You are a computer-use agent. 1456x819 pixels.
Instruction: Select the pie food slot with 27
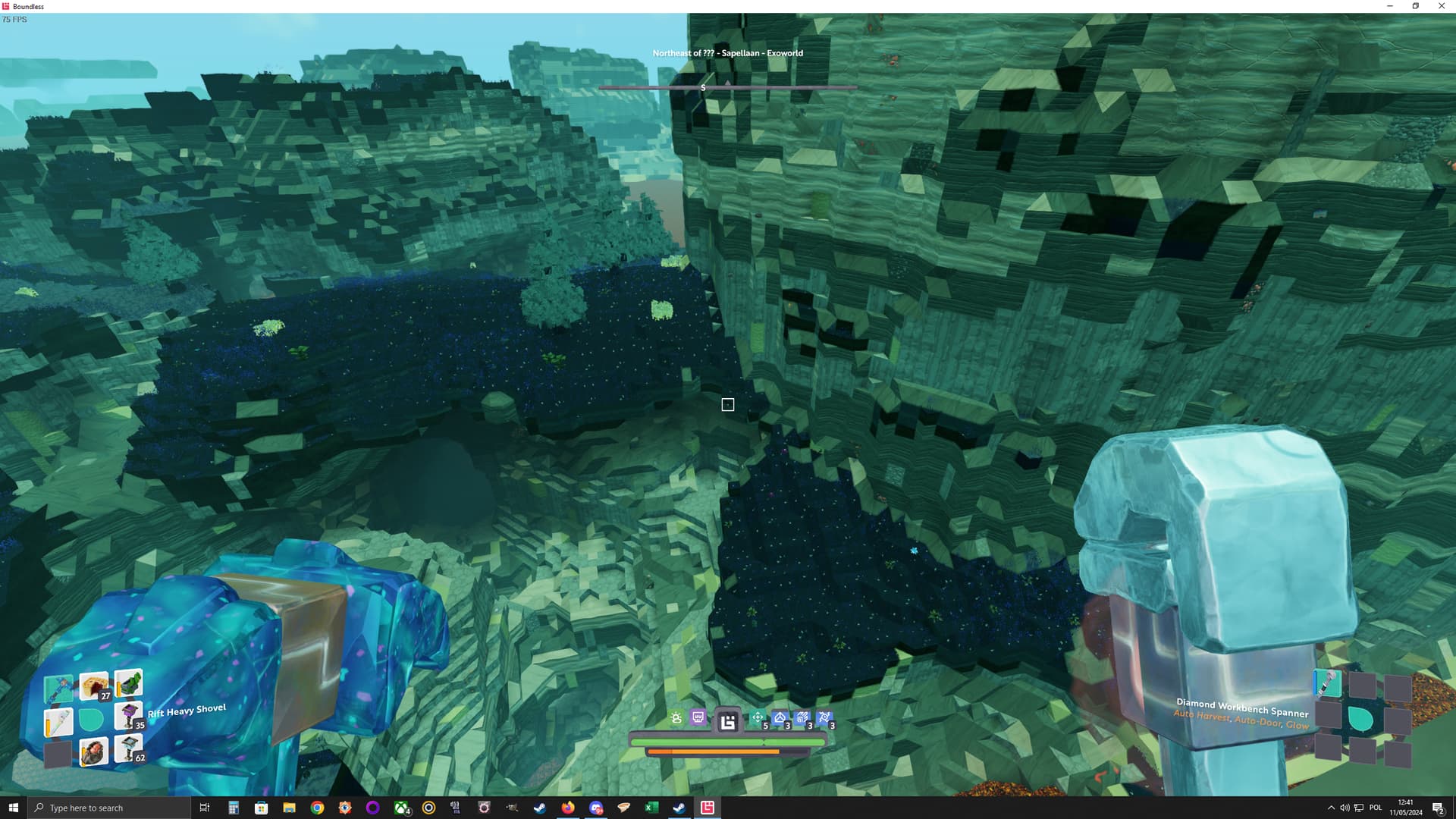point(94,686)
